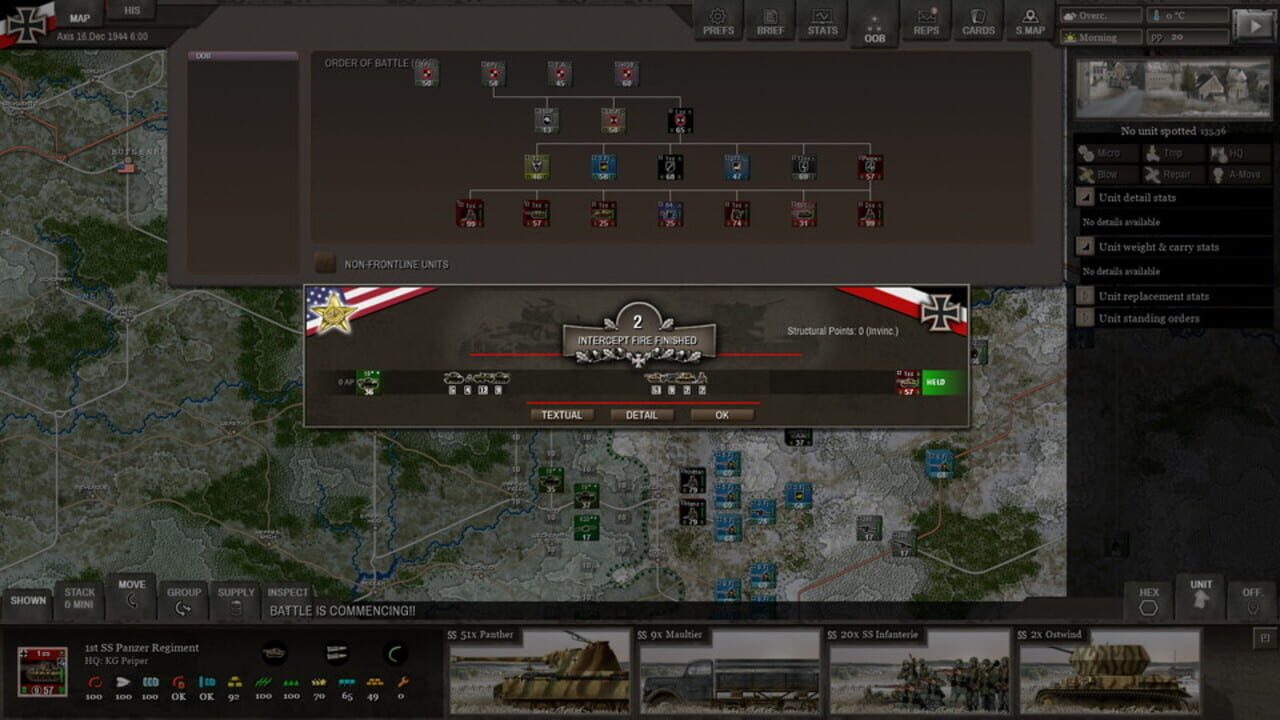Expand the Unit replacement stats section
1280x720 pixels.
pyautogui.click(x=1086, y=296)
